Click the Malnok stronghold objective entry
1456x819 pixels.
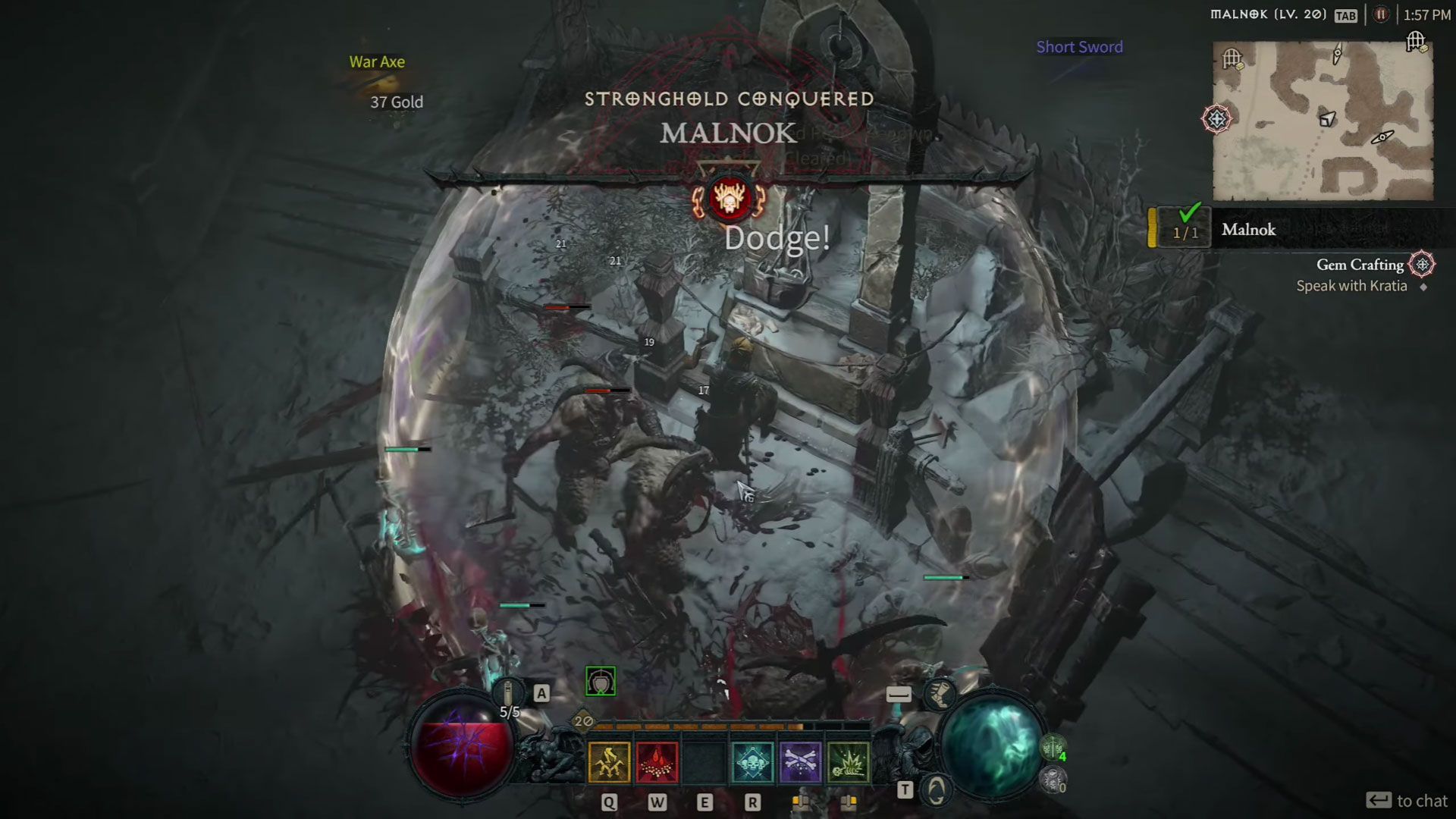[x=1248, y=230]
